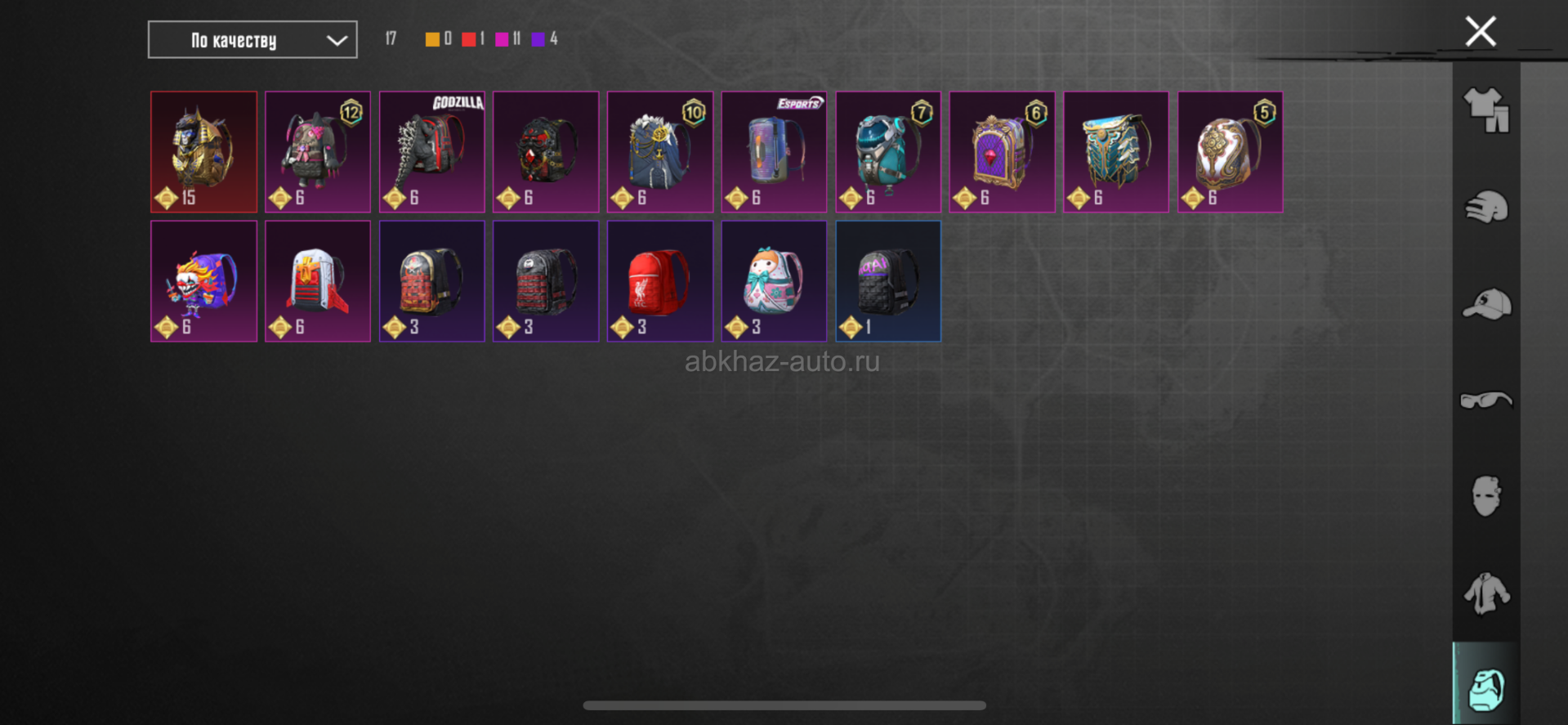Select the Esports backpack skin
The width and height of the screenshot is (1568, 725).
774,152
